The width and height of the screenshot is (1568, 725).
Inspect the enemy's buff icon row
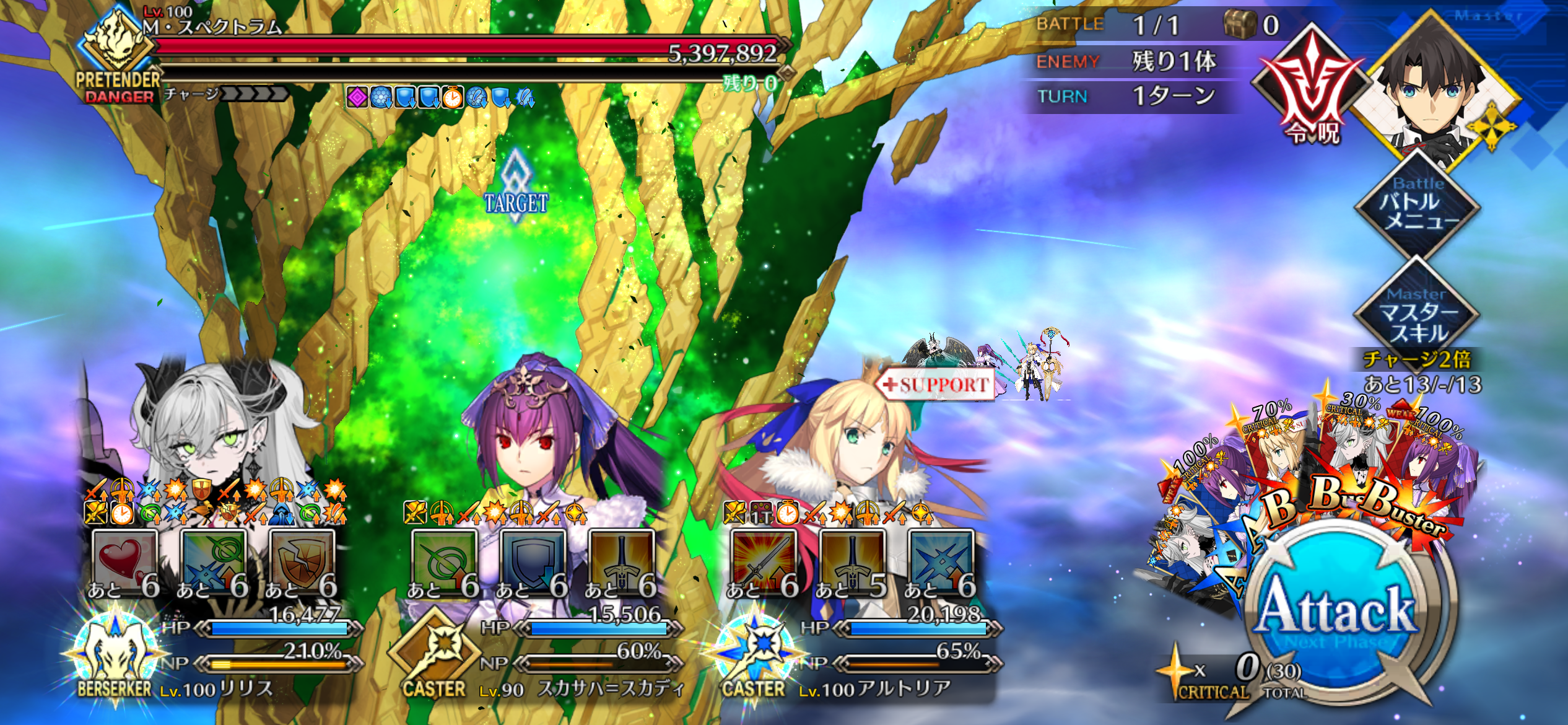pyautogui.click(x=440, y=97)
